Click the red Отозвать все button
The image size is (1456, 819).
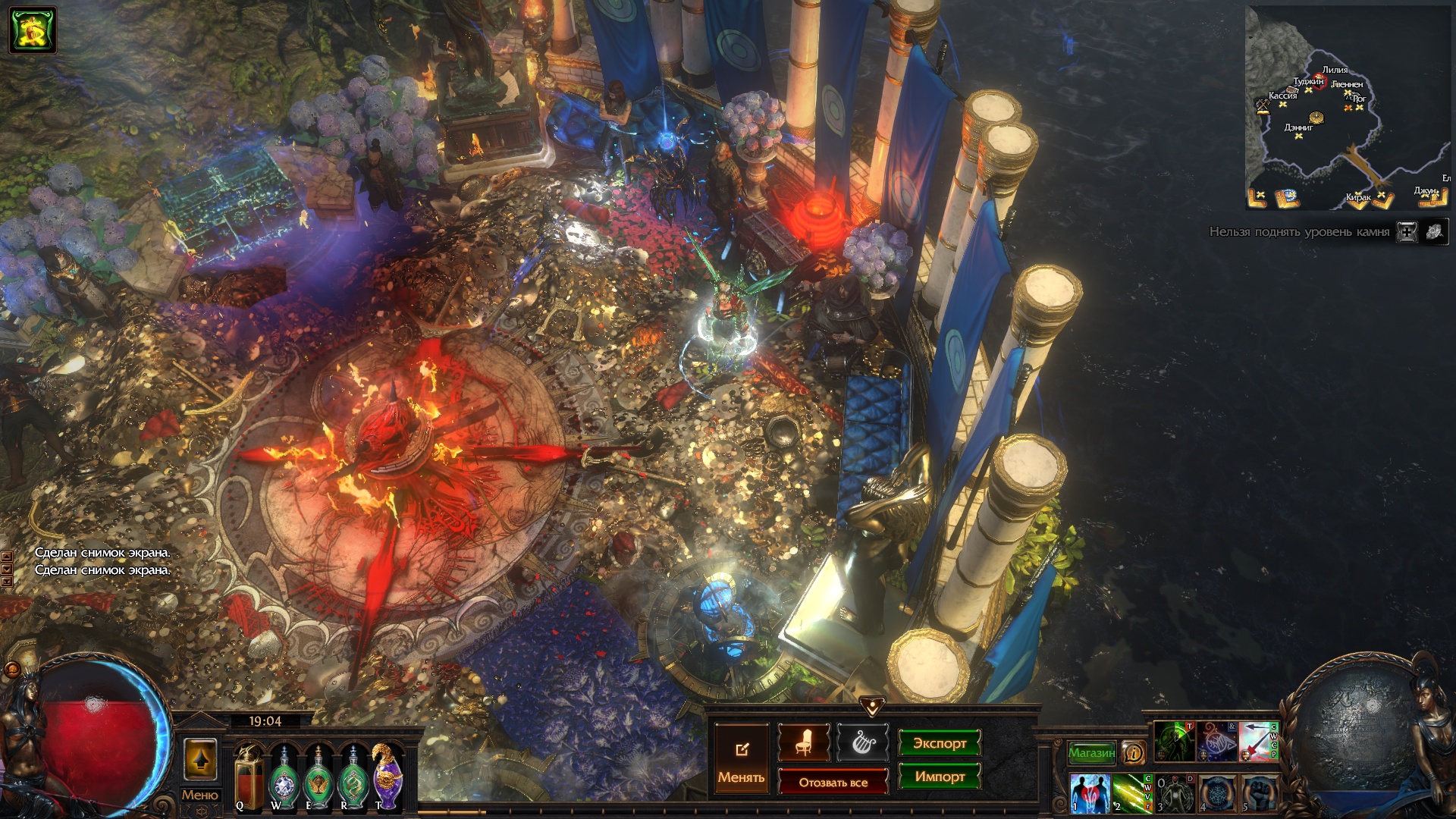(x=833, y=782)
